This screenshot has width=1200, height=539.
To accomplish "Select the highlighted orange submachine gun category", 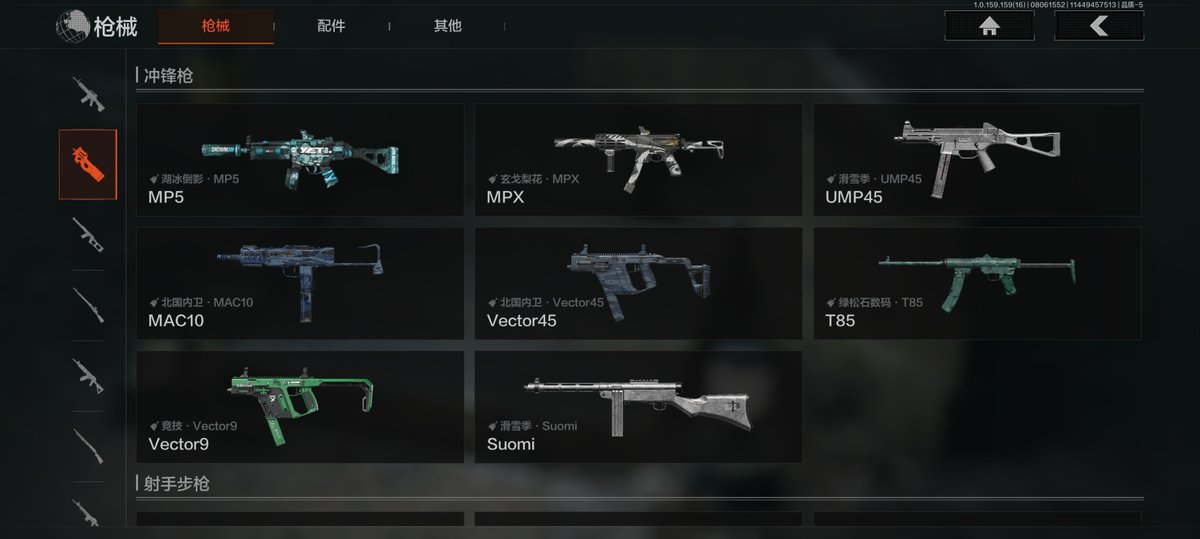I will coord(88,164).
